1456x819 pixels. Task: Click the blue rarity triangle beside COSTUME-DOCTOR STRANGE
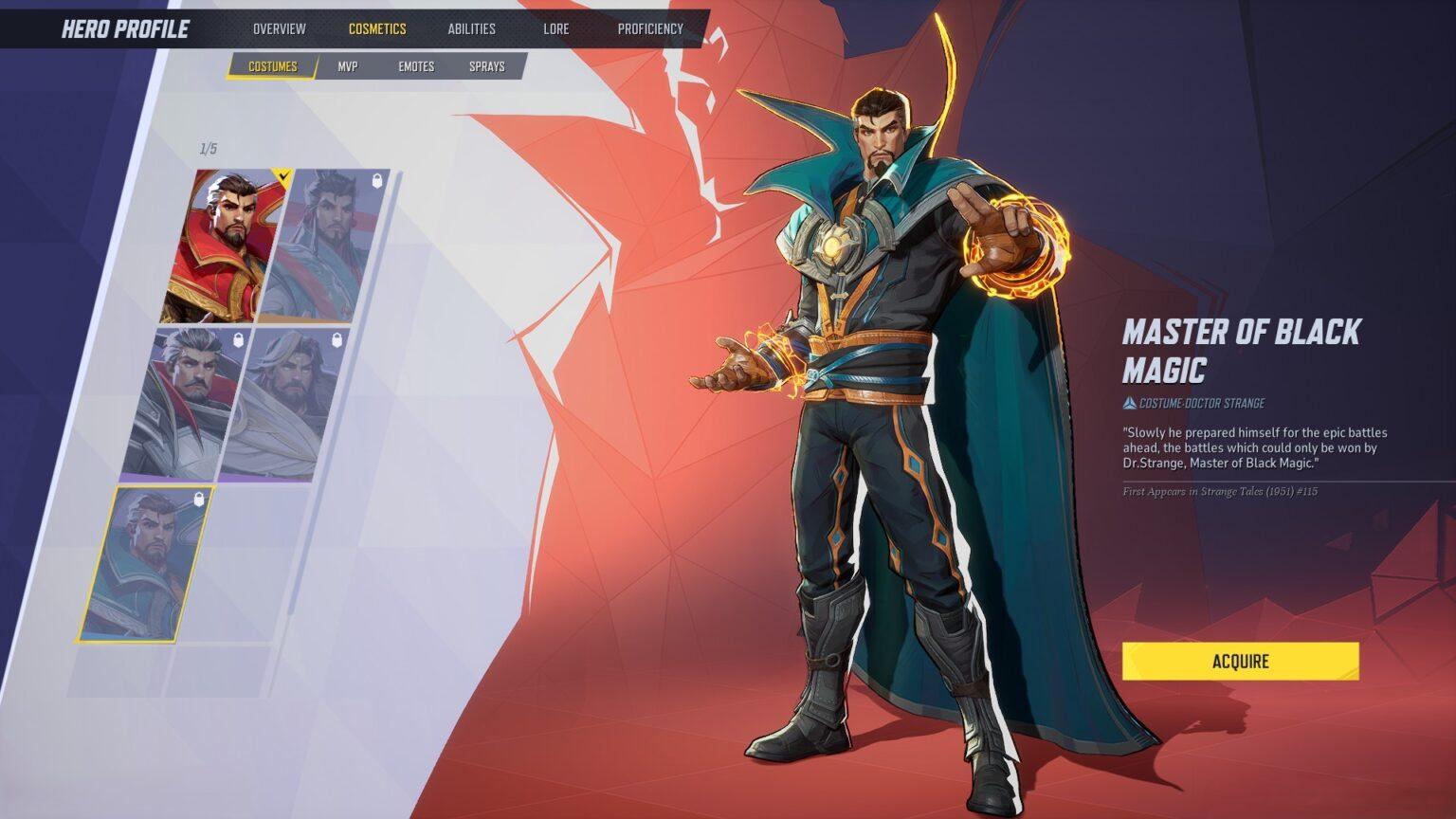tap(1131, 402)
